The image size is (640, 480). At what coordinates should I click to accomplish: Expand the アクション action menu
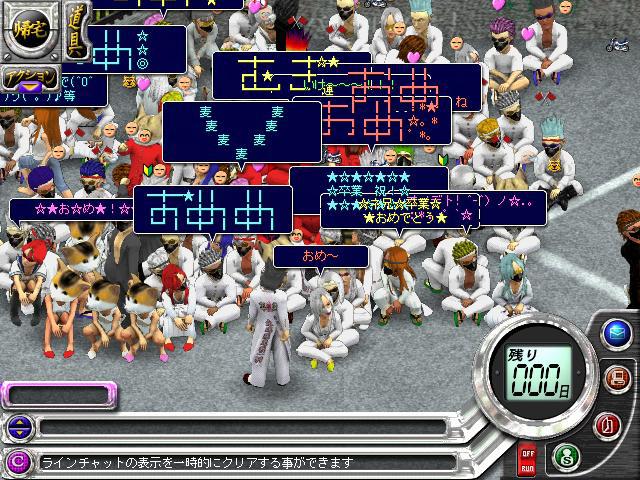(30, 79)
